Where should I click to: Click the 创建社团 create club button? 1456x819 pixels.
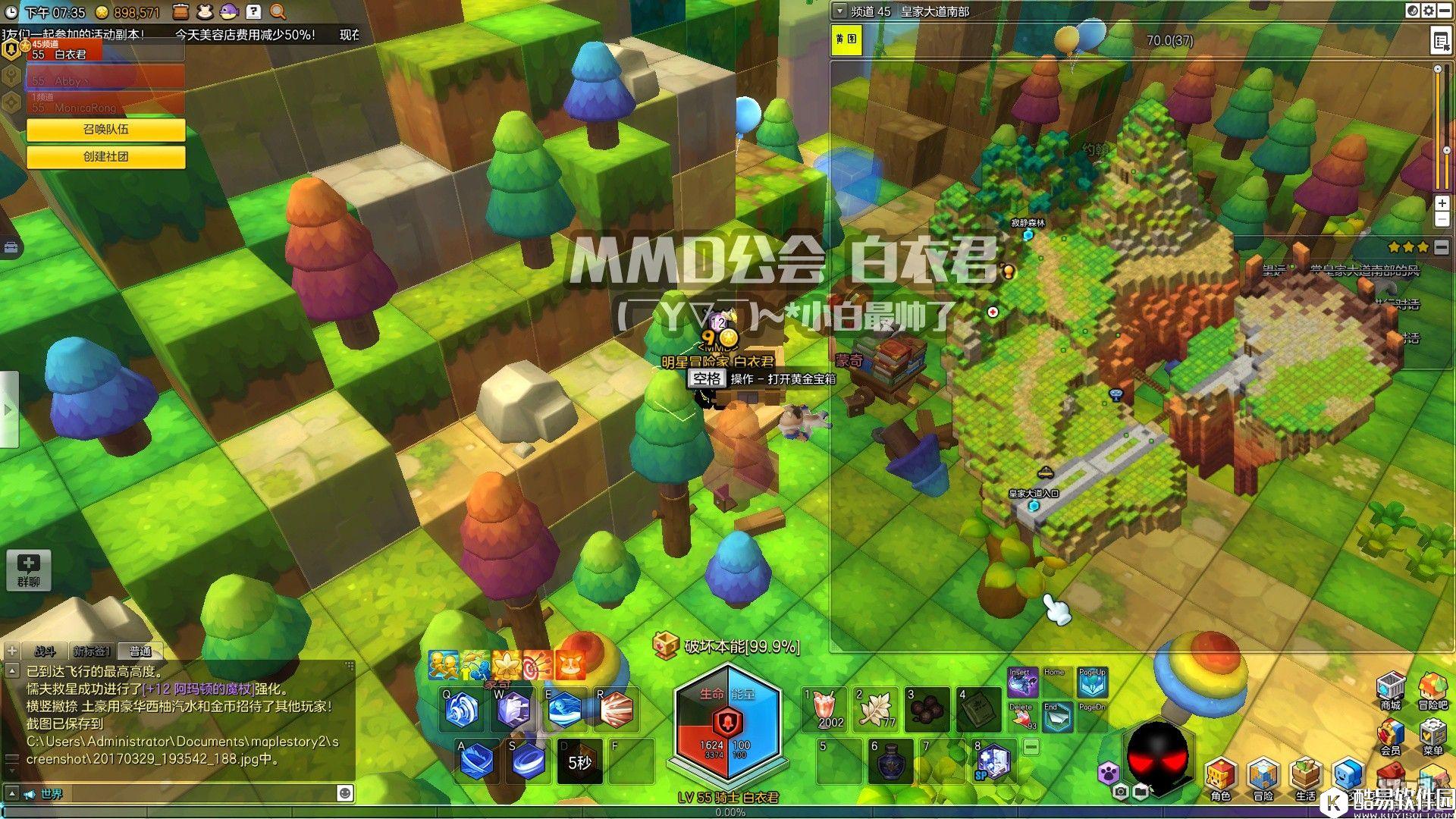pyautogui.click(x=105, y=156)
